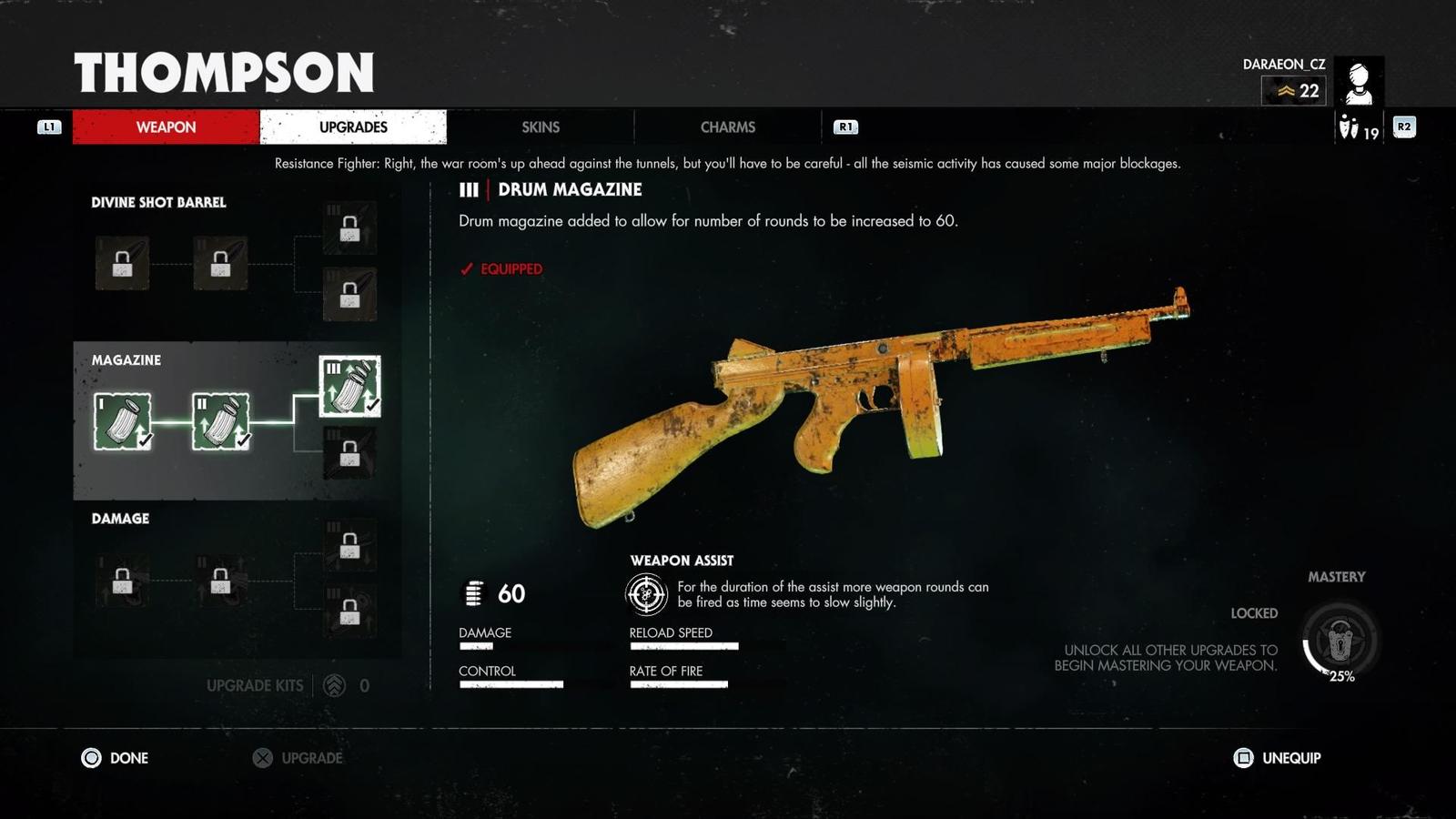Select the equipped tier III Drum Magazine upgrade
The width and height of the screenshot is (1456, 819).
(349, 387)
